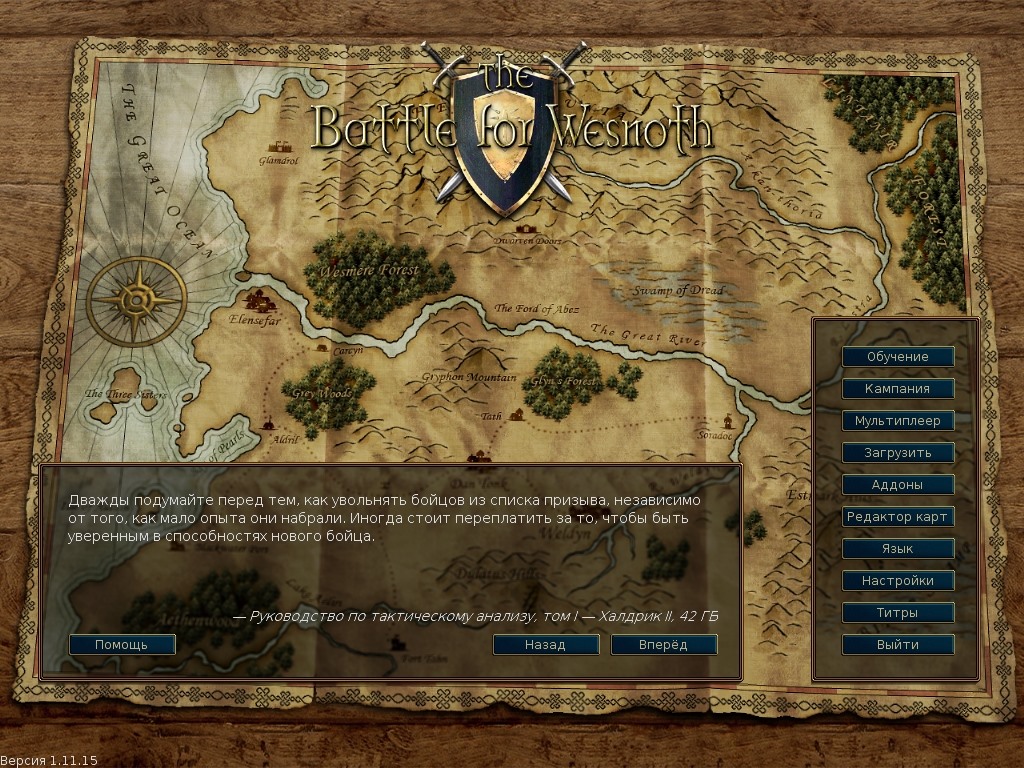Open the Язык language selection
1024x768 pixels.
(897, 549)
